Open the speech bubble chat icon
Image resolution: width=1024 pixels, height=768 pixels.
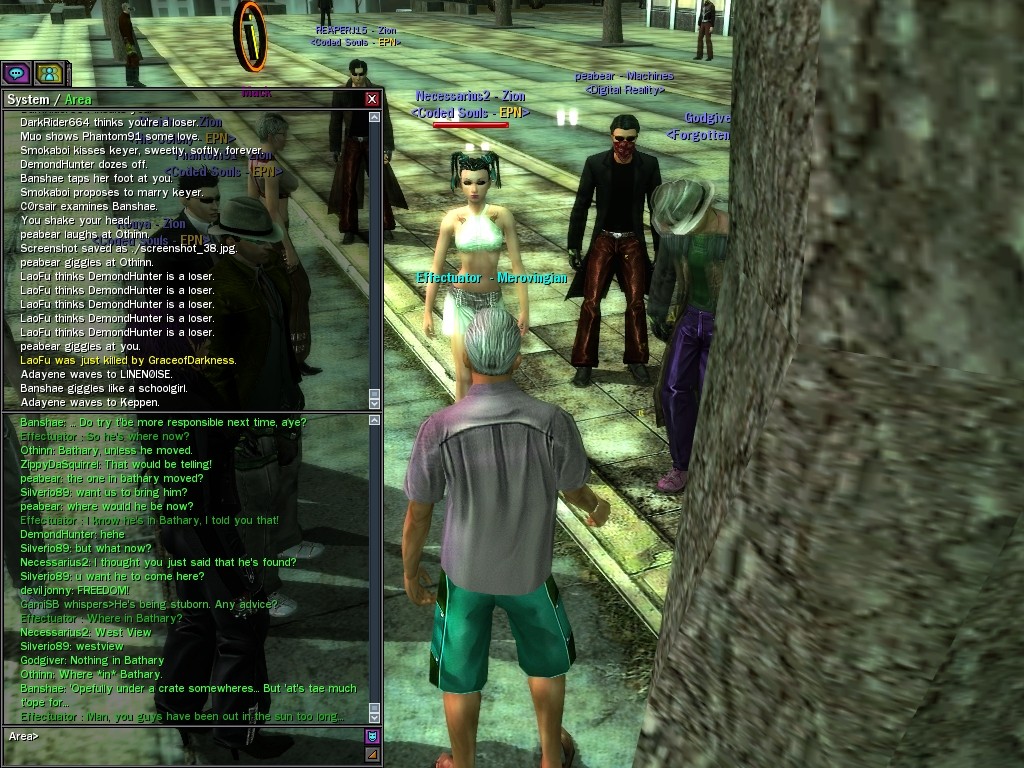tap(16, 73)
